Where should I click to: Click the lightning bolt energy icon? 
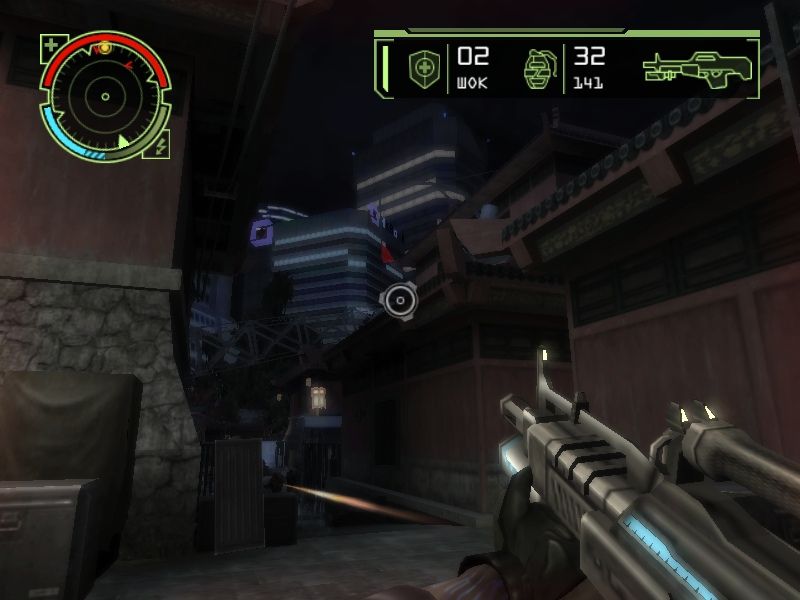click(x=161, y=147)
